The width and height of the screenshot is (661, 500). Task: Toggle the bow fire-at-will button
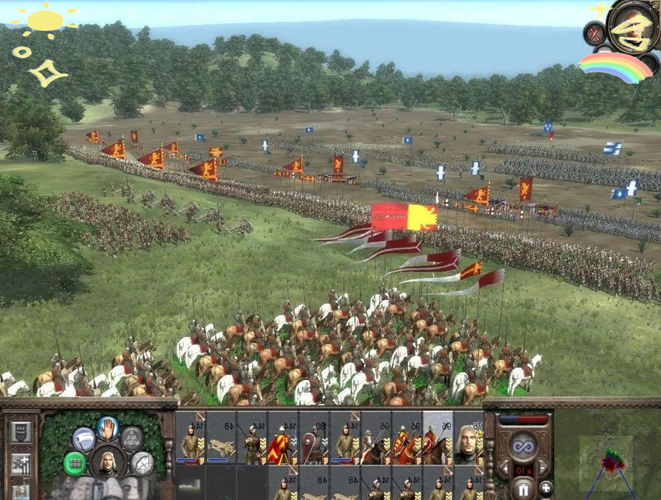coord(142,463)
